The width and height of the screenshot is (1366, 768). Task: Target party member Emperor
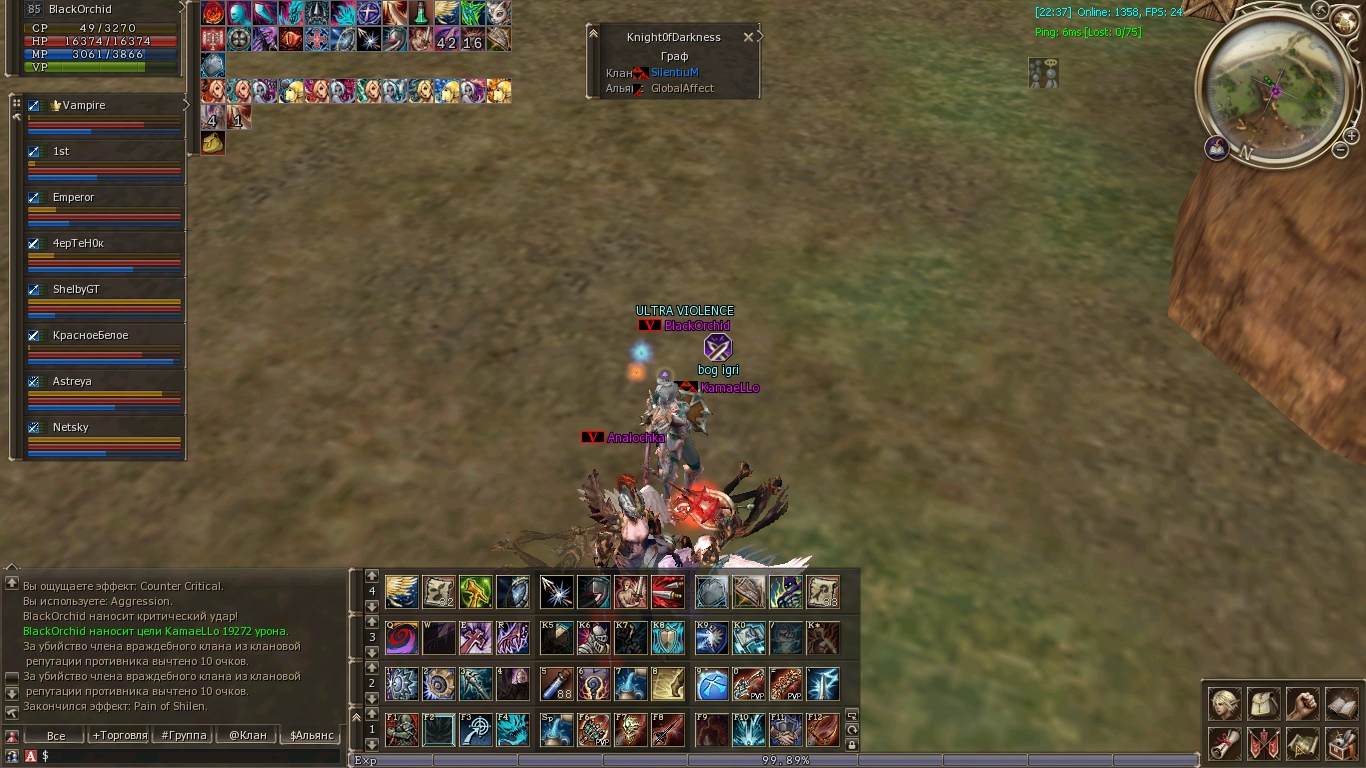point(73,197)
